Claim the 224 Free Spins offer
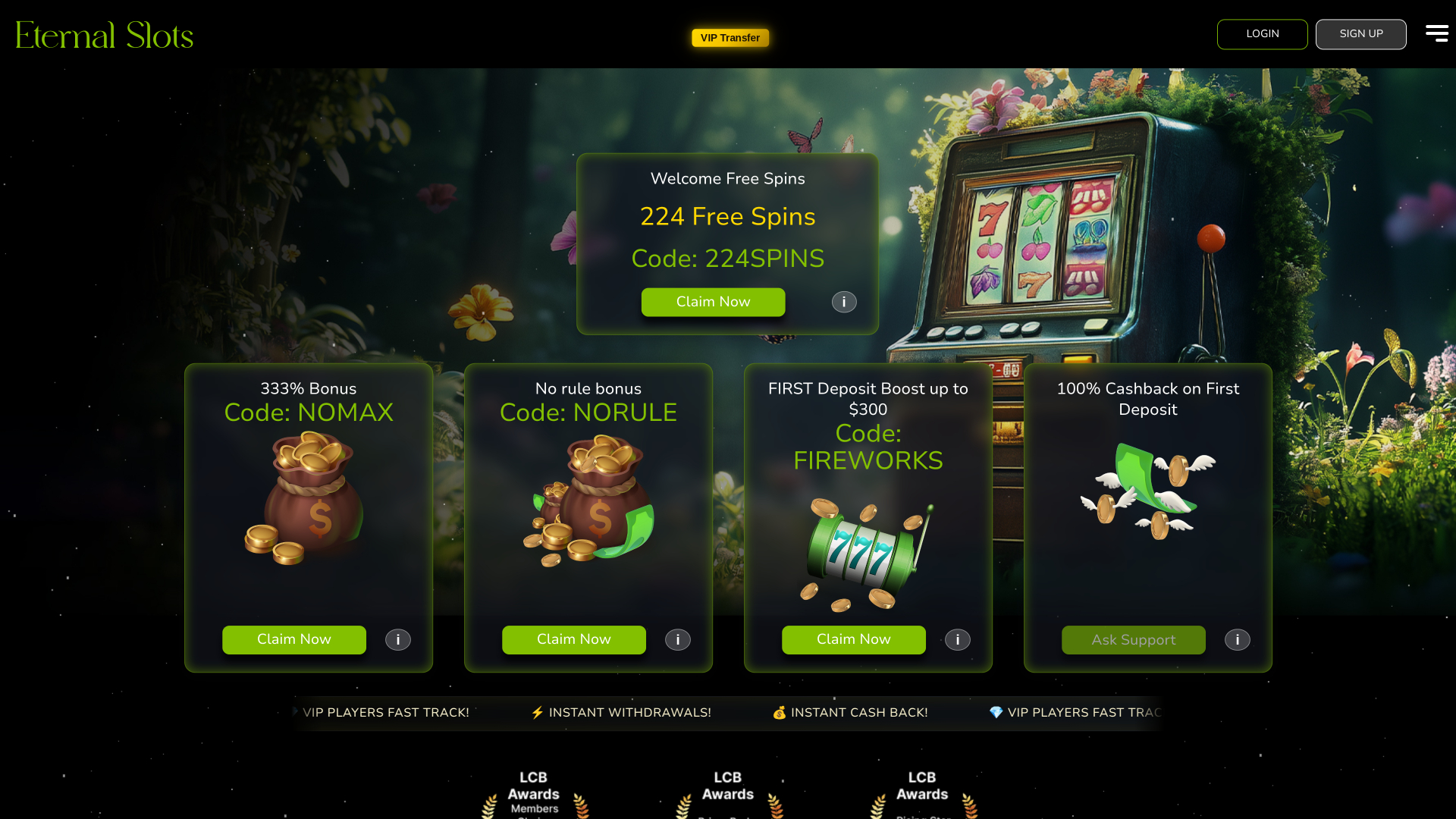This screenshot has height=819, width=1456. pyautogui.click(x=713, y=302)
